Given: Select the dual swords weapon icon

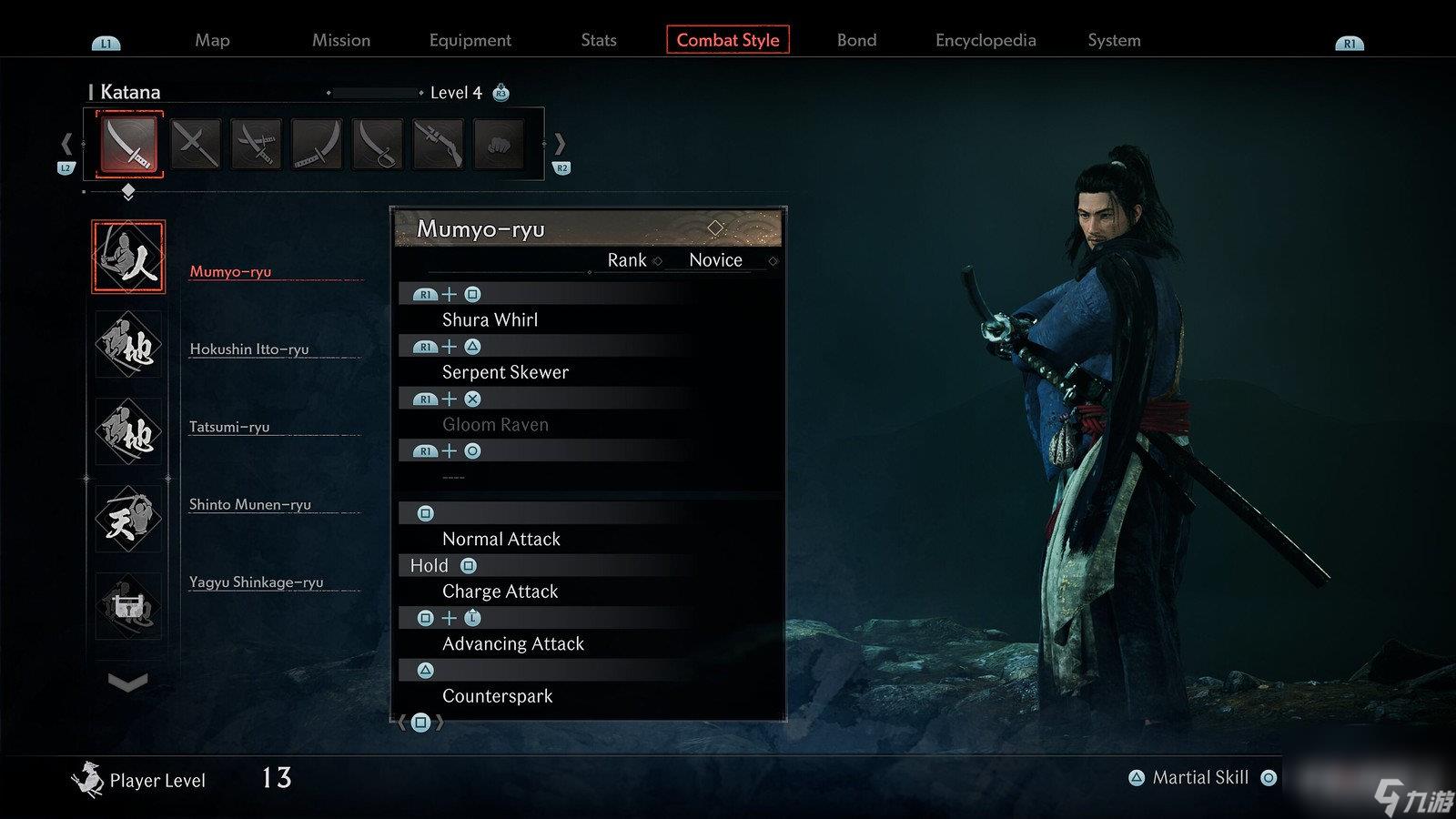Looking at the screenshot, I should pos(256,144).
